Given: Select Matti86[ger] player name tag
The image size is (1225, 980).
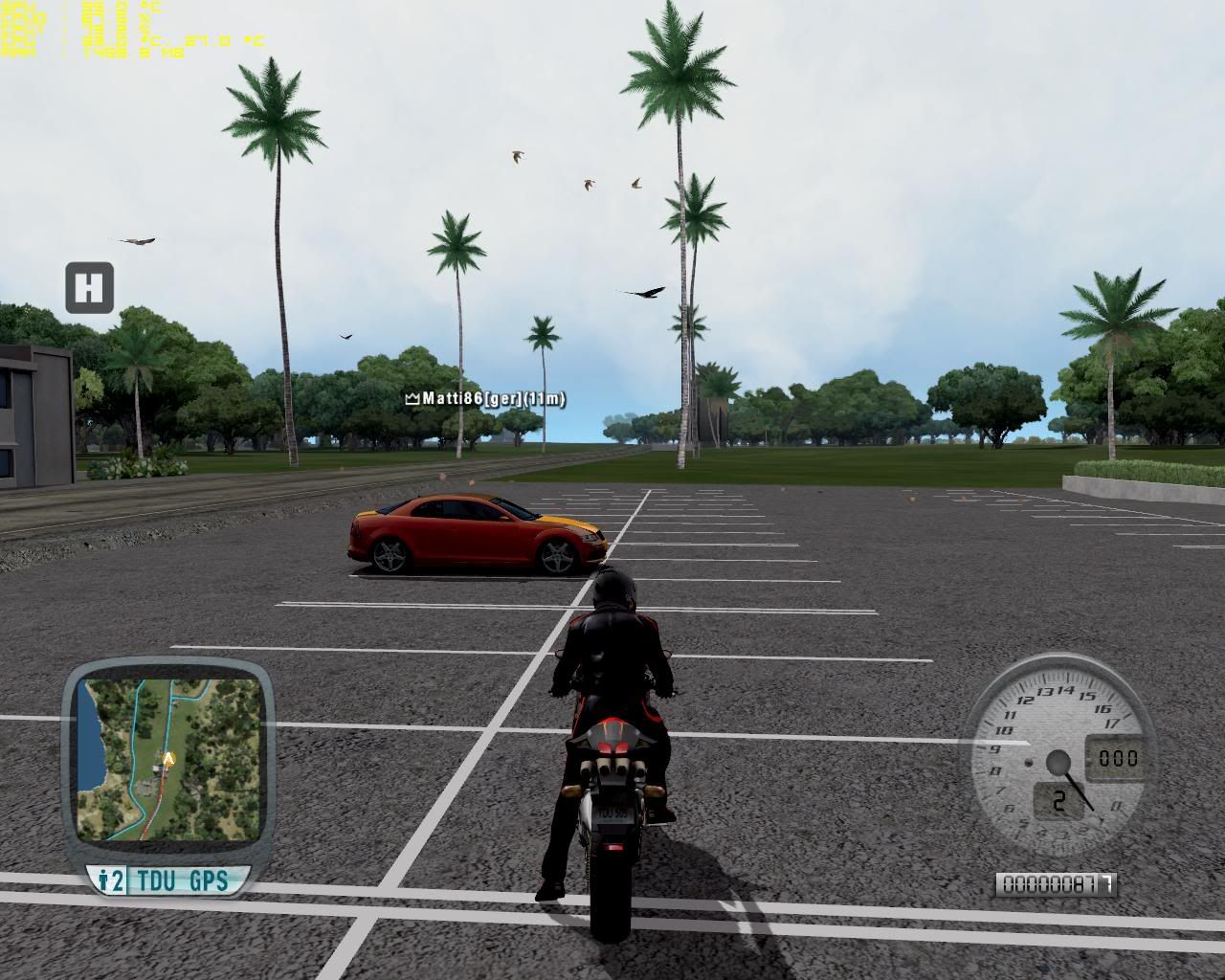Looking at the screenshot, I should coord(486,399).
